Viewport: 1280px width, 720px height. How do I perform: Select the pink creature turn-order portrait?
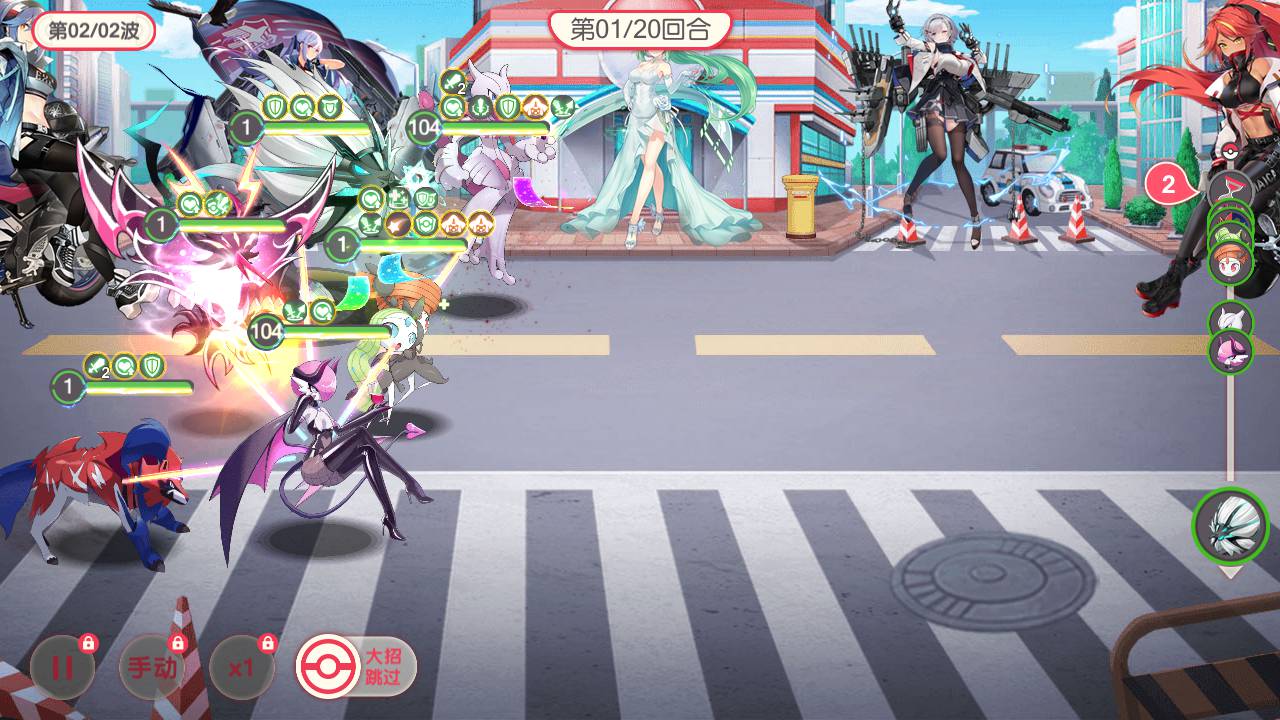click(x=1230, y=351)
